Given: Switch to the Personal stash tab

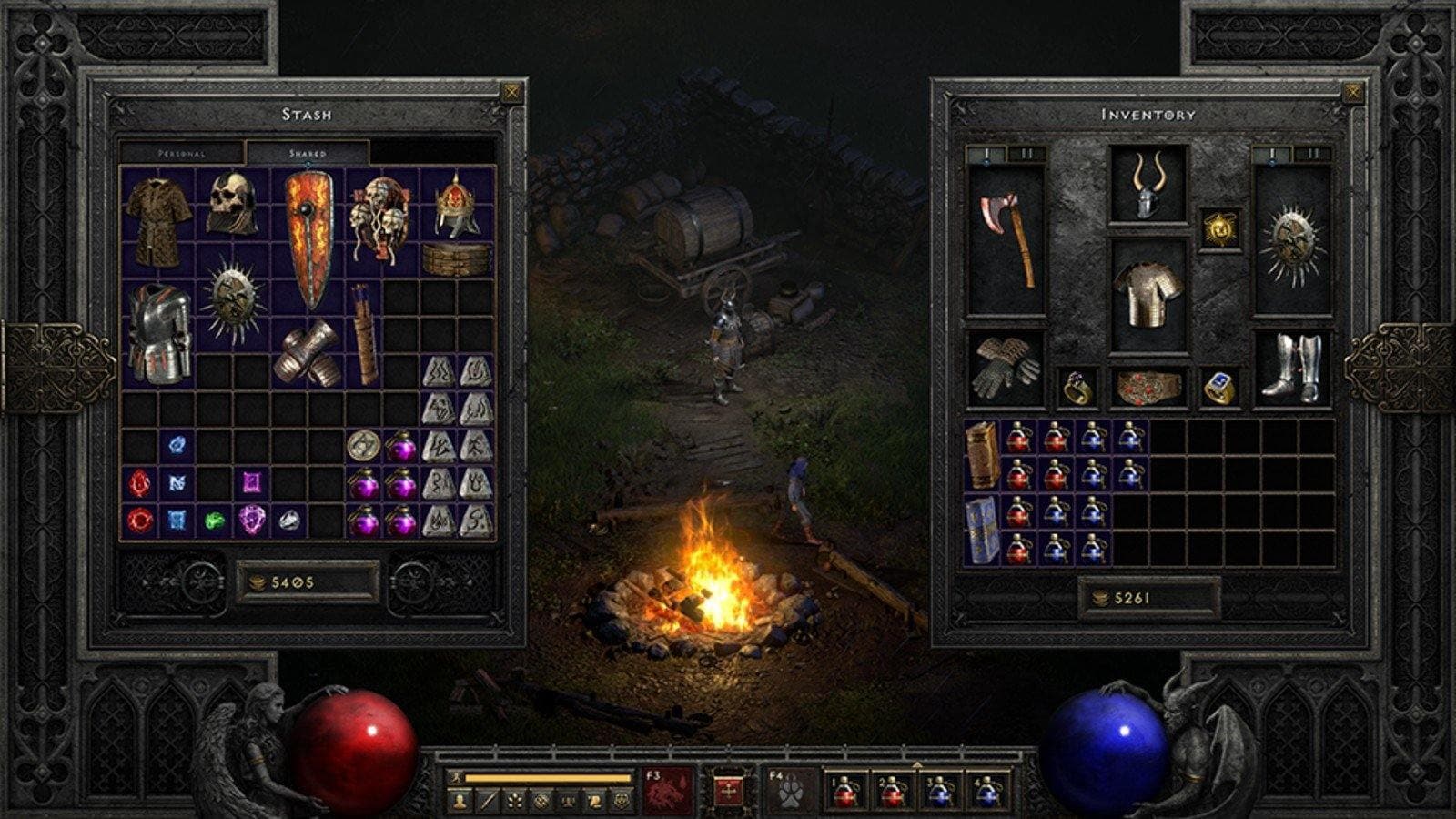Looking at the screenshot, I should 182,155.
